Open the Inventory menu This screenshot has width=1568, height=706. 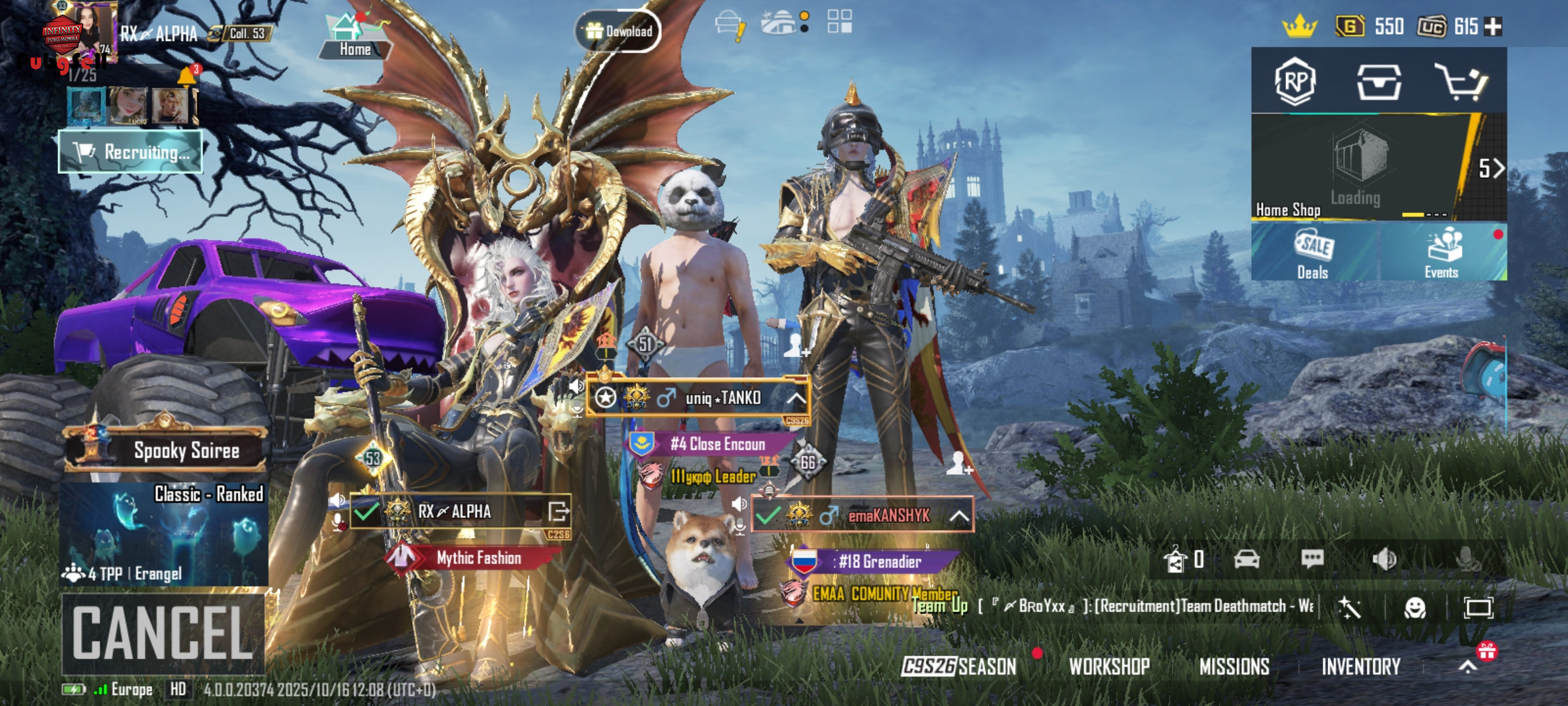click(x=1361, y=666)
